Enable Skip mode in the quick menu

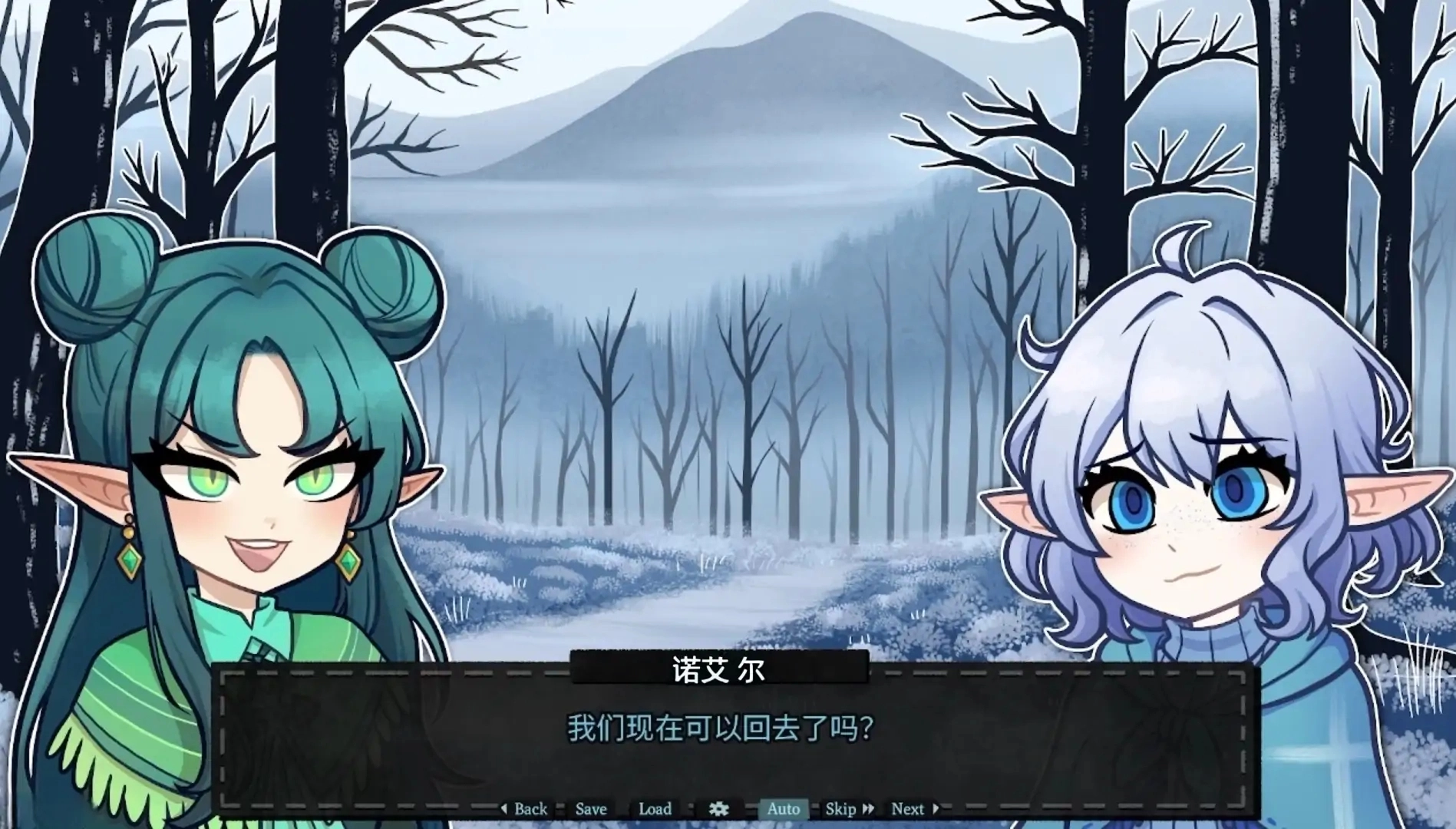[841, 808]
